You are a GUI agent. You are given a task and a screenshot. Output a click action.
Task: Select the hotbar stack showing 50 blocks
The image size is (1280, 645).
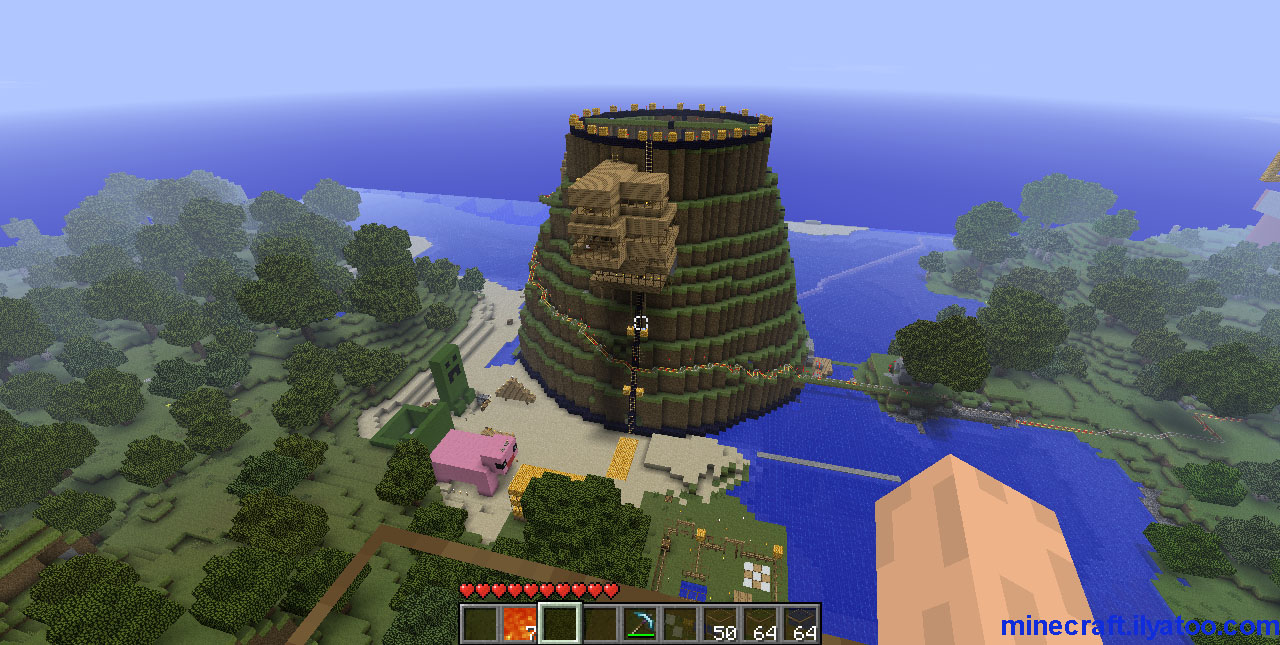point(720,624)
